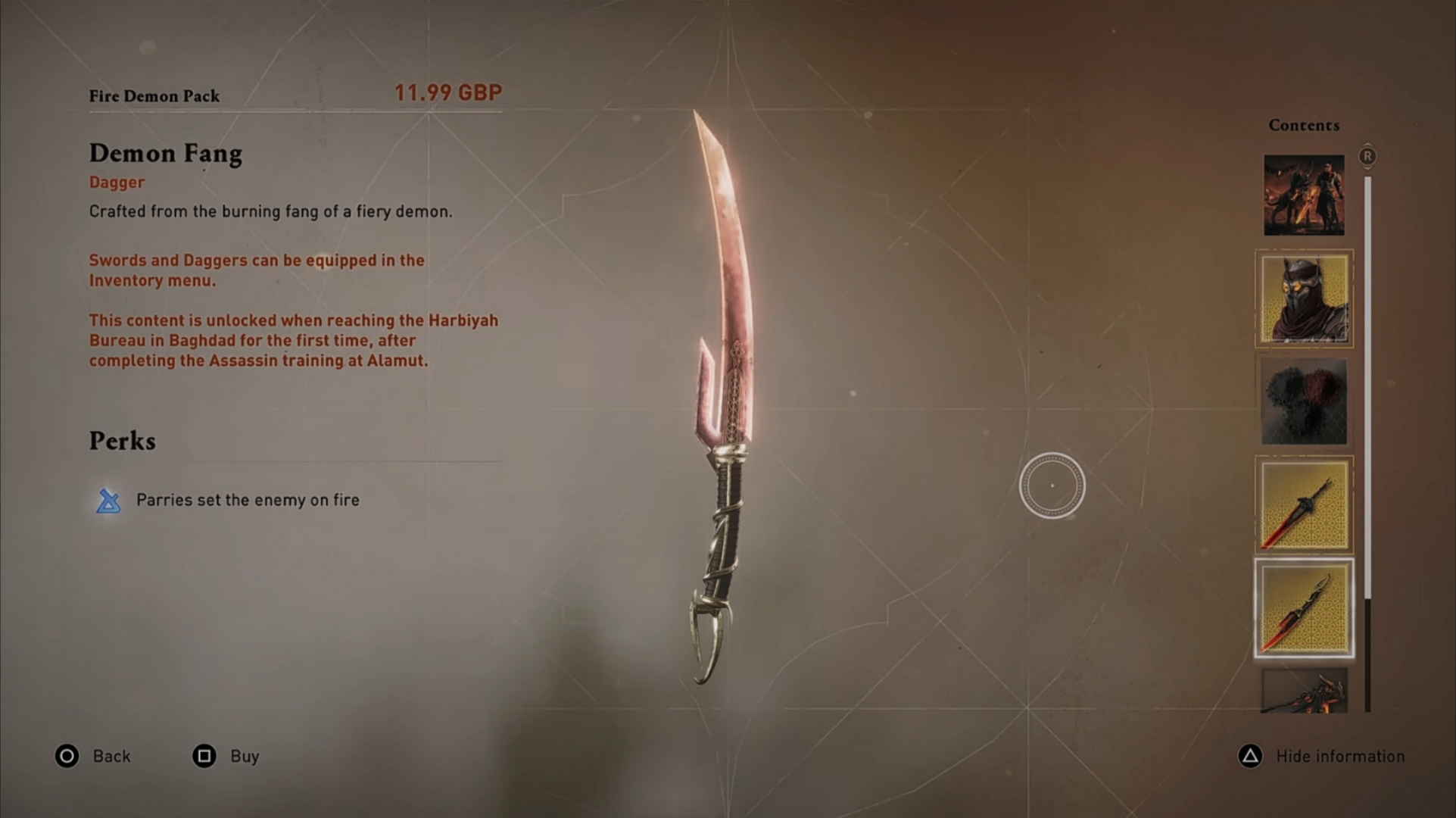
Task: Click the R stick indicator icon above scrollbar
Action: 1367,155
